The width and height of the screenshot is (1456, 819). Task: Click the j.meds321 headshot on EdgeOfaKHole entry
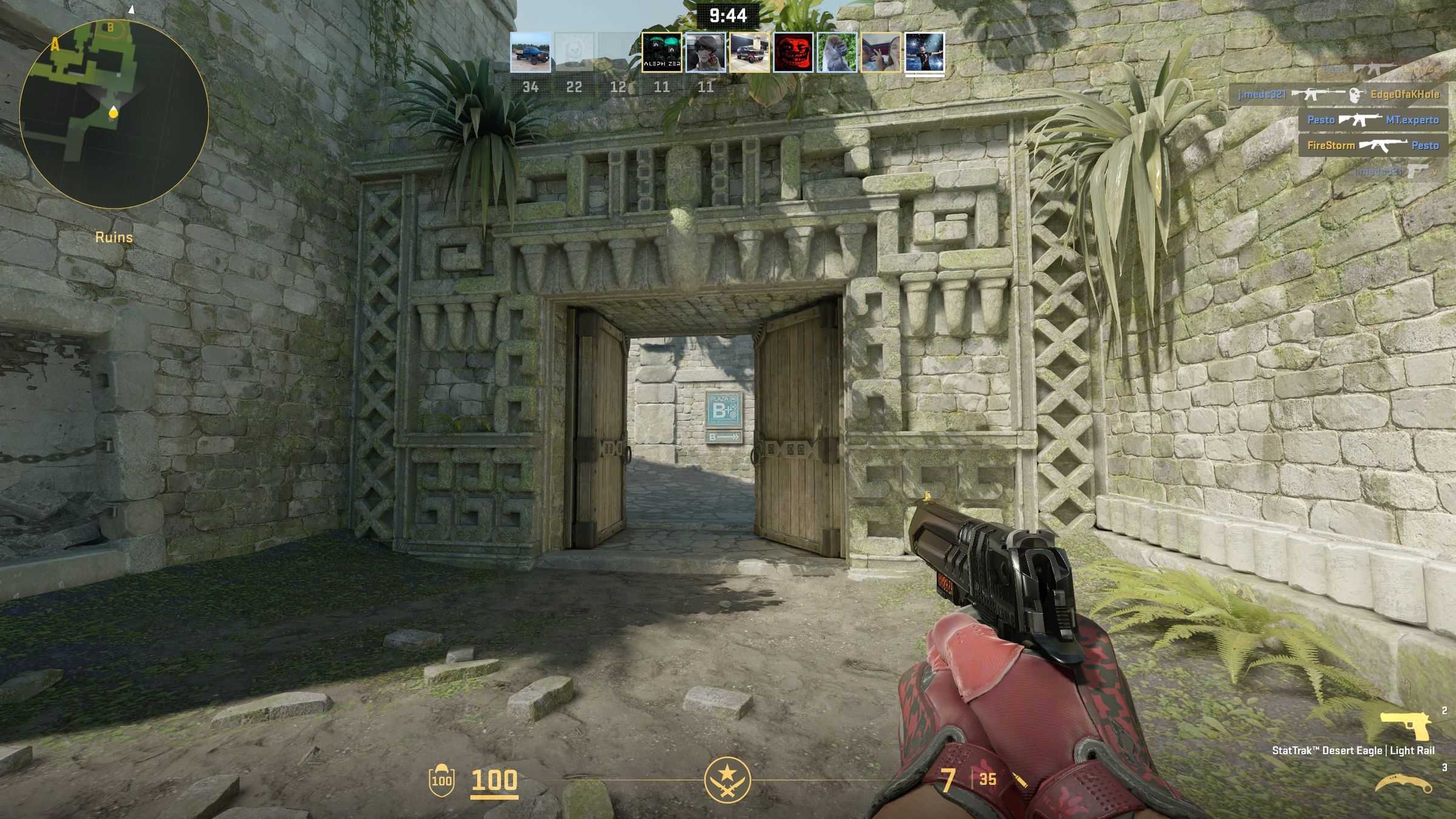(1338, 95)
